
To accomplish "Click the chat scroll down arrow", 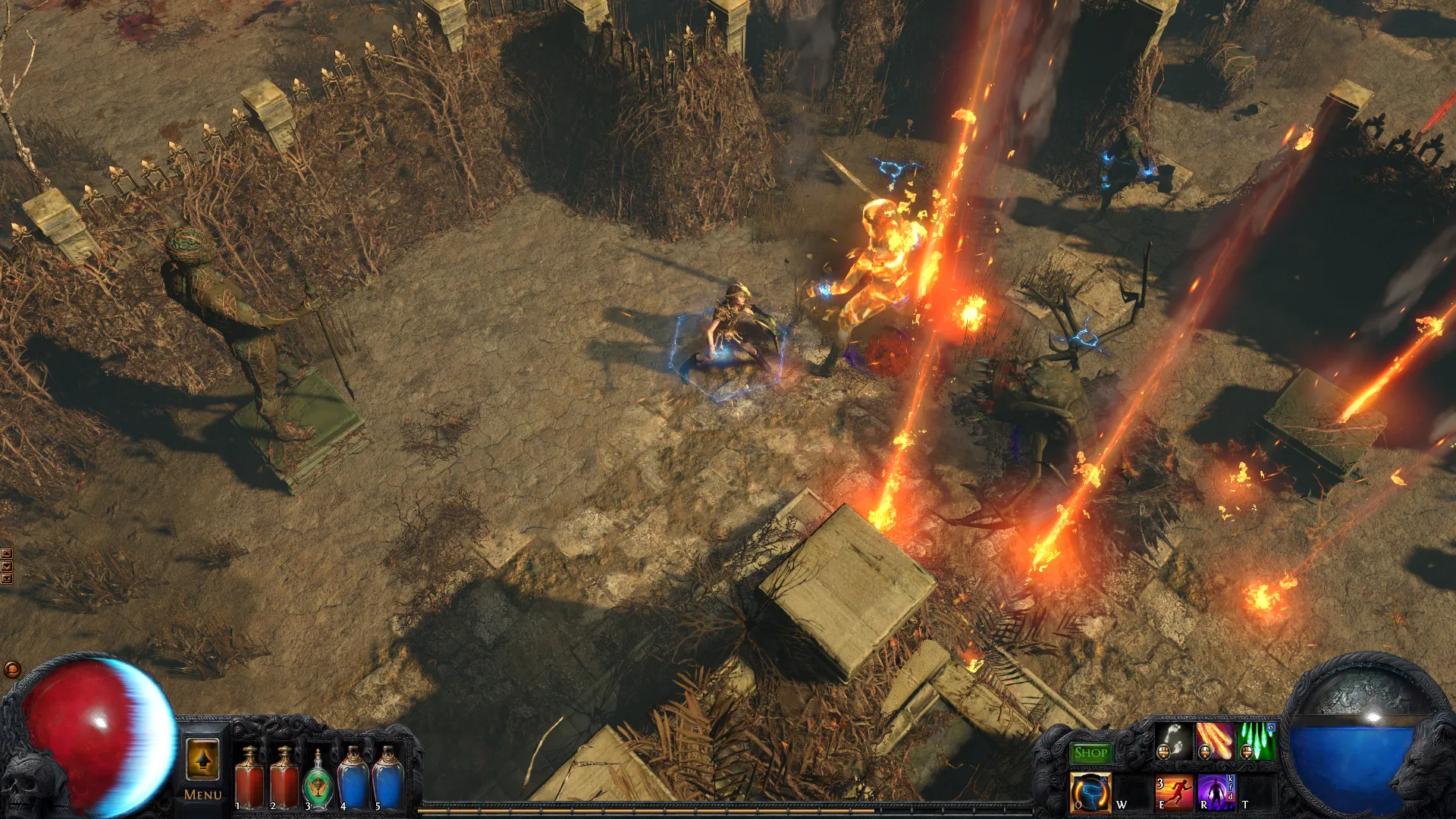I will [x=7, y=566].
